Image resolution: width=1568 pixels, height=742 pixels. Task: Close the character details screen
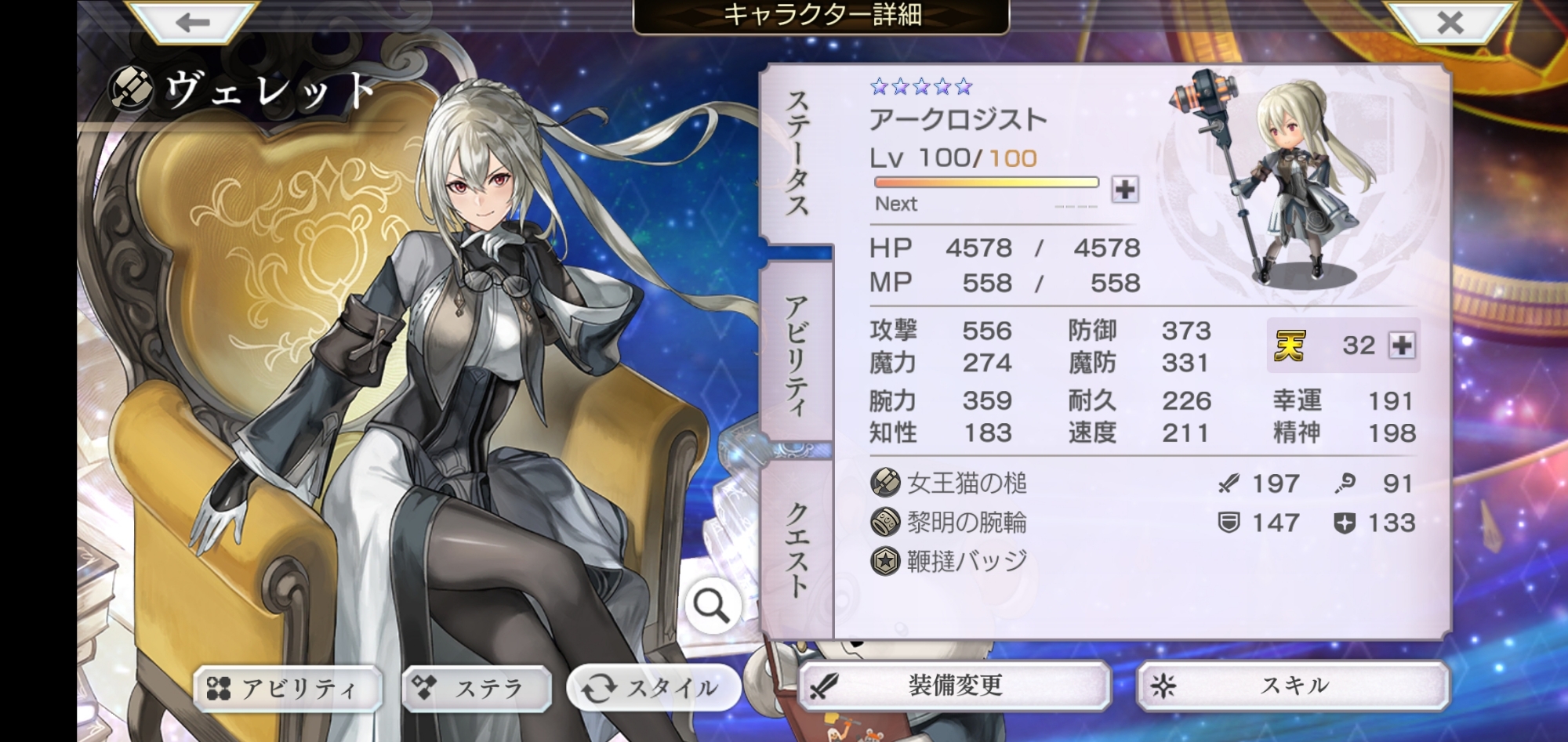(x=1450, y=22)
